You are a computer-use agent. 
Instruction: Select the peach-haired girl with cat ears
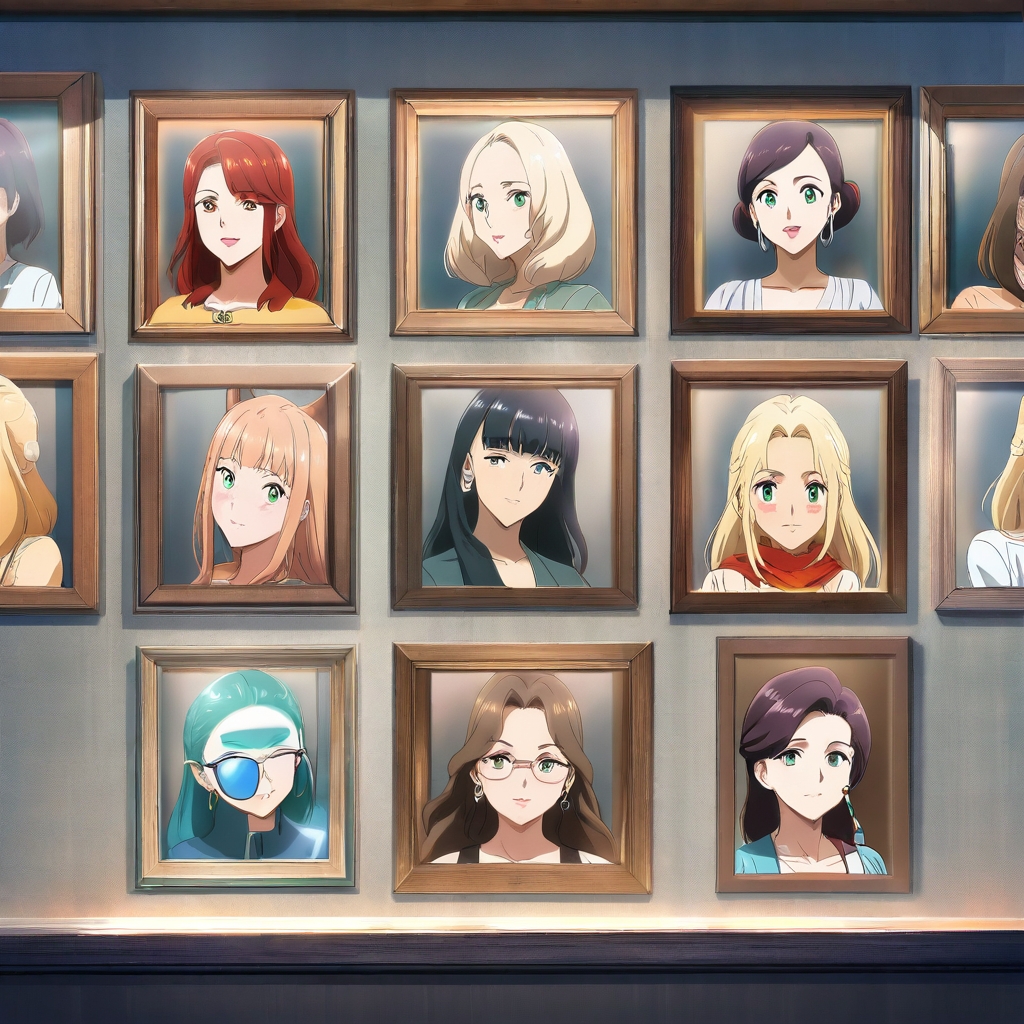click(x=246, y=486)
